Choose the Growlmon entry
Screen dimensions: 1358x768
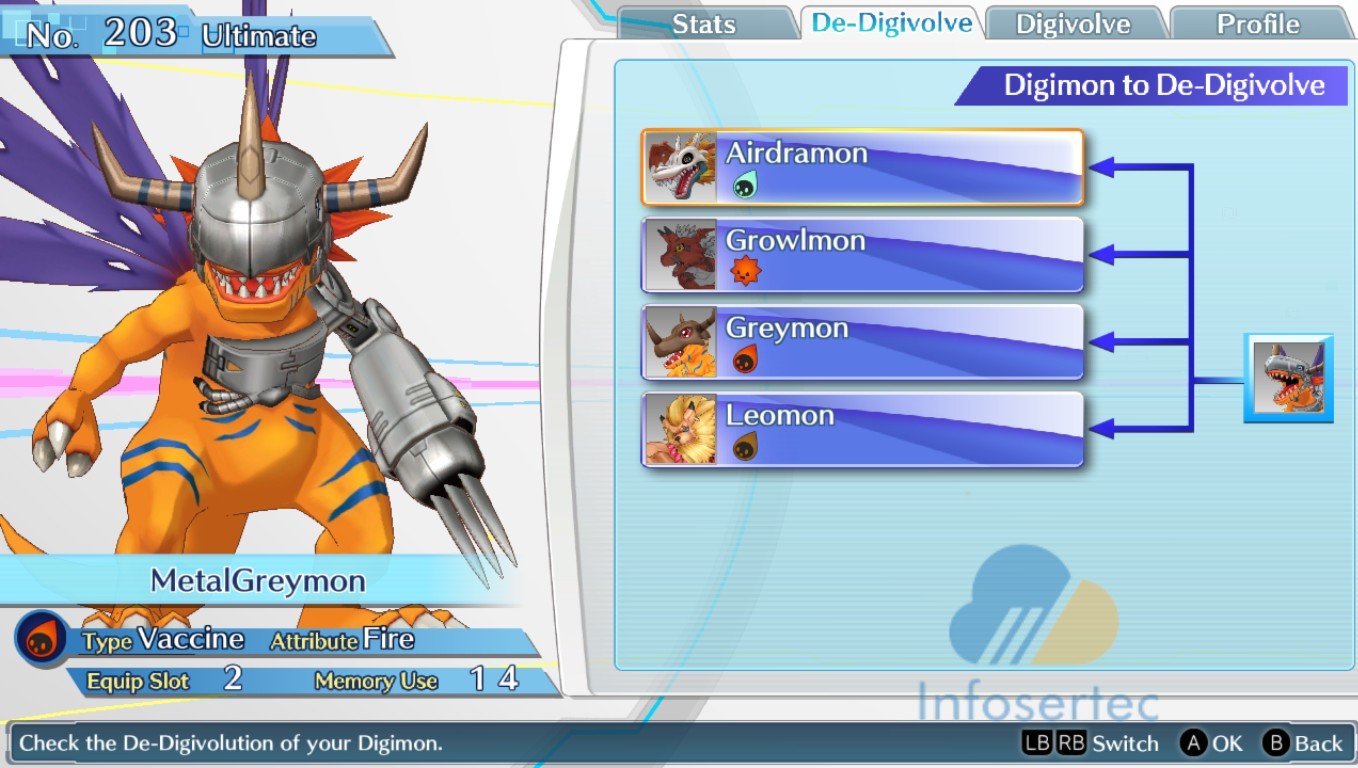click(862, 255)
